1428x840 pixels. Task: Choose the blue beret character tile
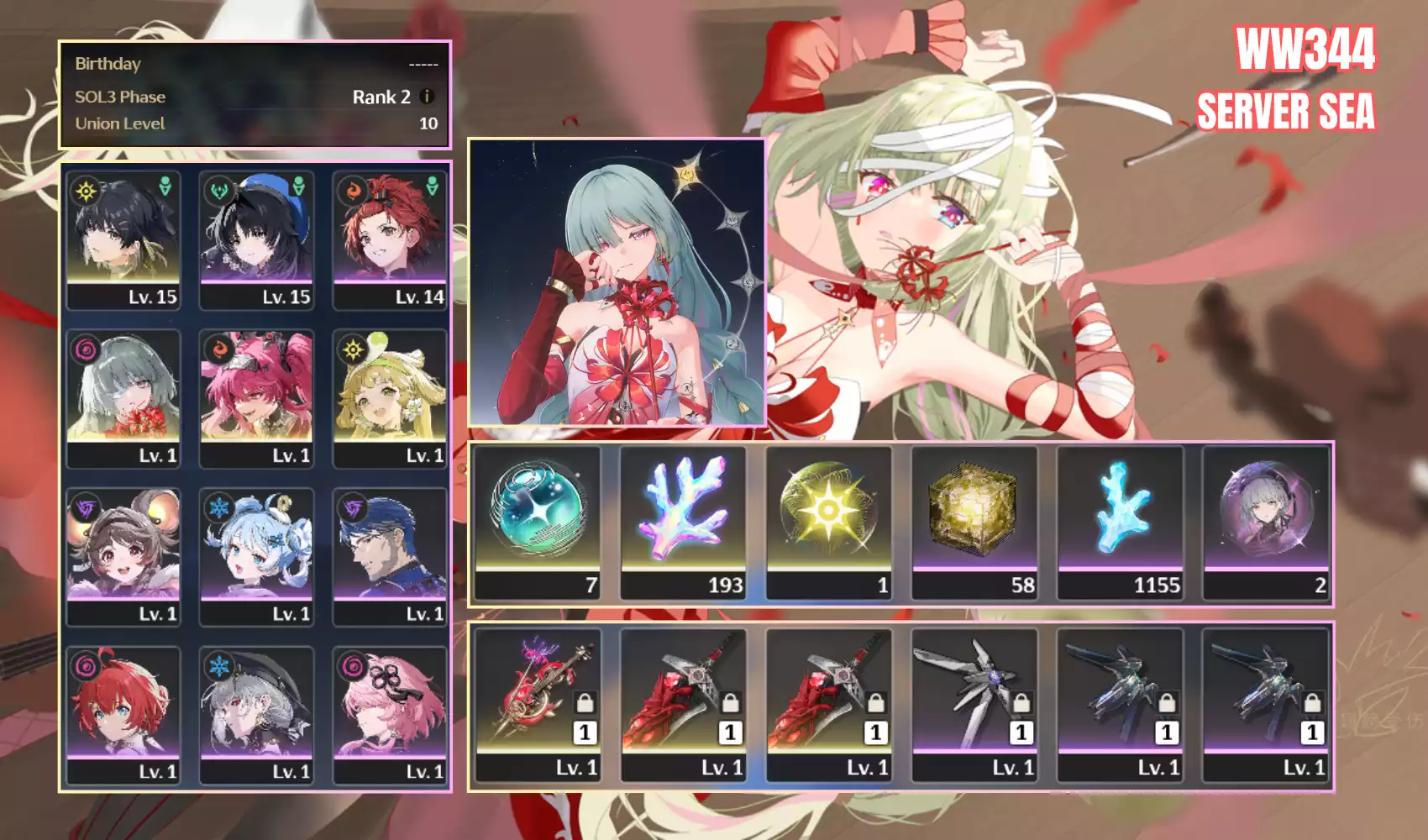[256, 239]
